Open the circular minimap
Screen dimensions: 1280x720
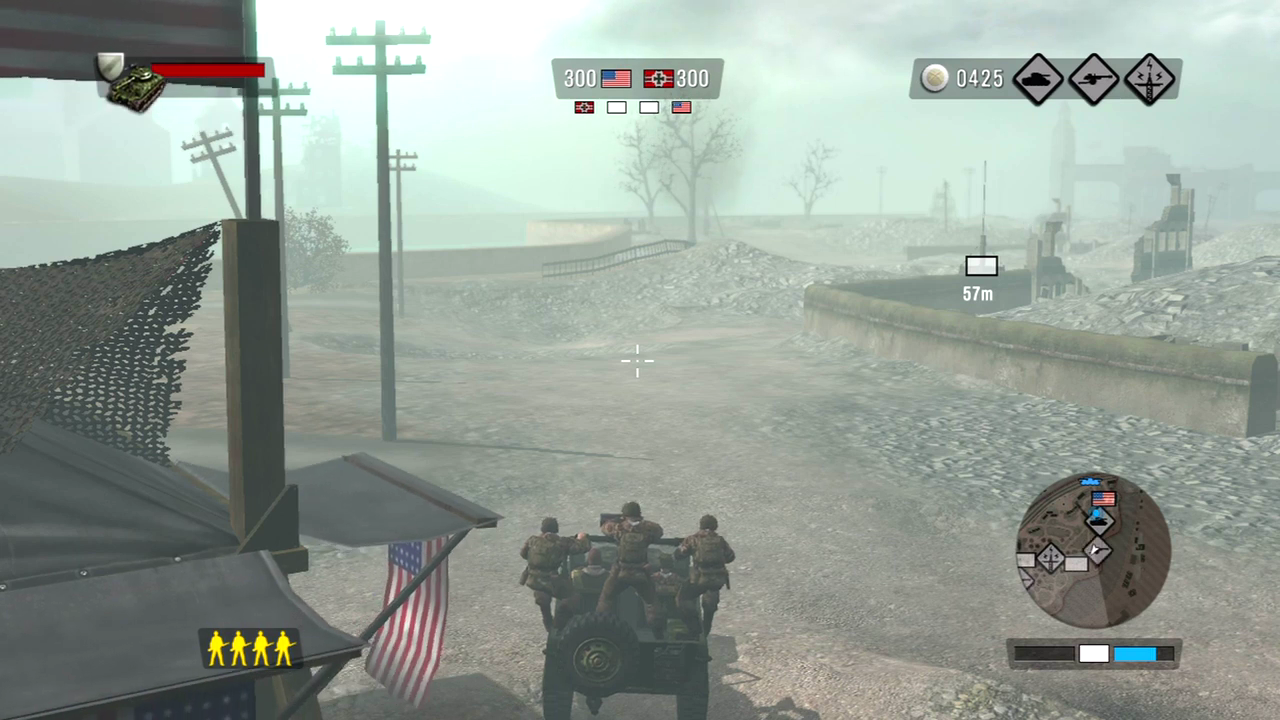[1093, 549]
